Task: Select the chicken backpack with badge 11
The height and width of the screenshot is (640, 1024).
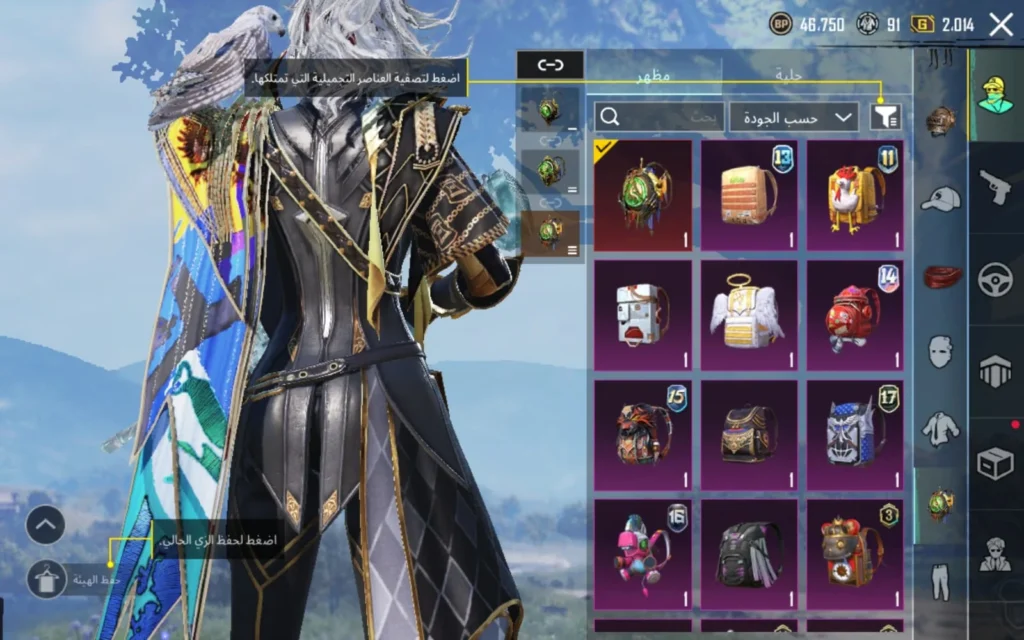Action: pyautogui.click(x=855, y=195)
